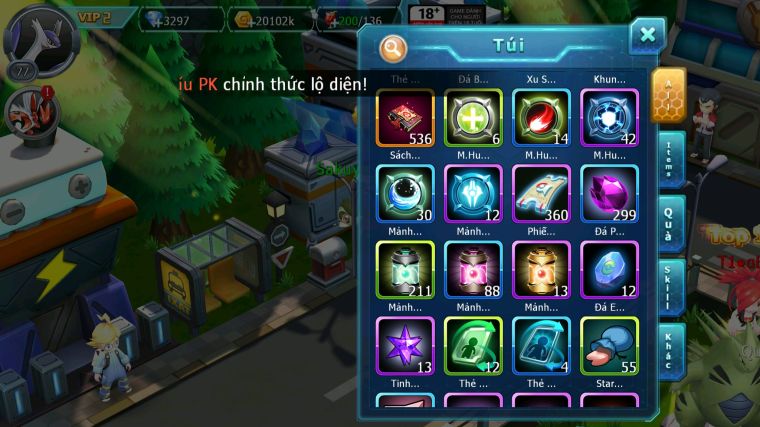Select the pink capsule with 88
The width and height of the screenshot is (760, 427).
point(473,269)
